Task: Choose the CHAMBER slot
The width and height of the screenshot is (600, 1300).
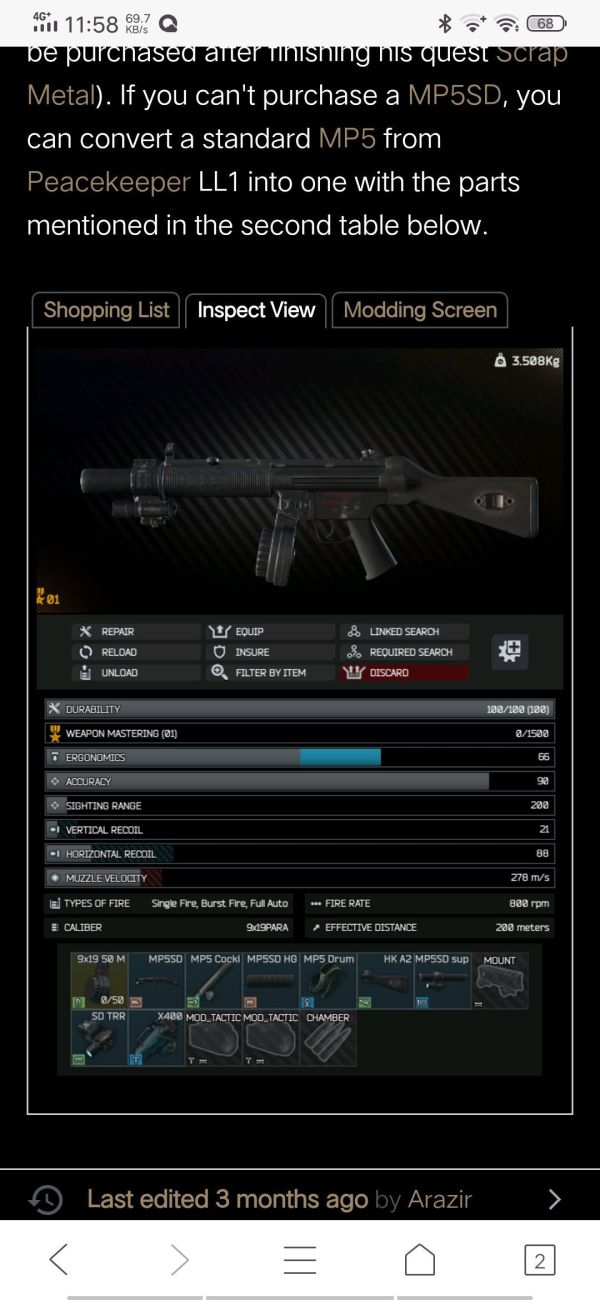Action: pos(329,1038)
